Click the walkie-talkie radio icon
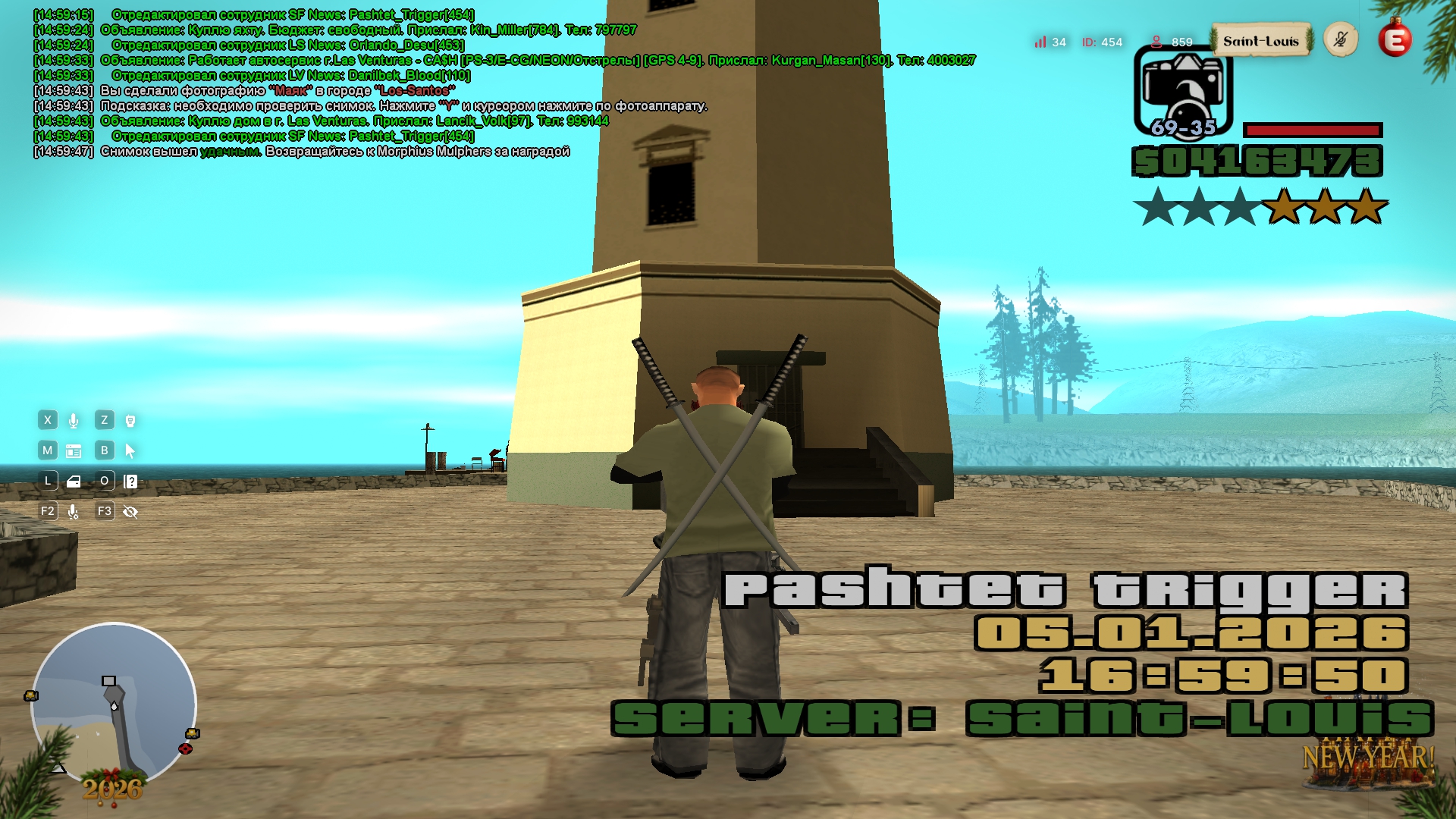This screenshot has height=819, width=1456. point(130,421)
